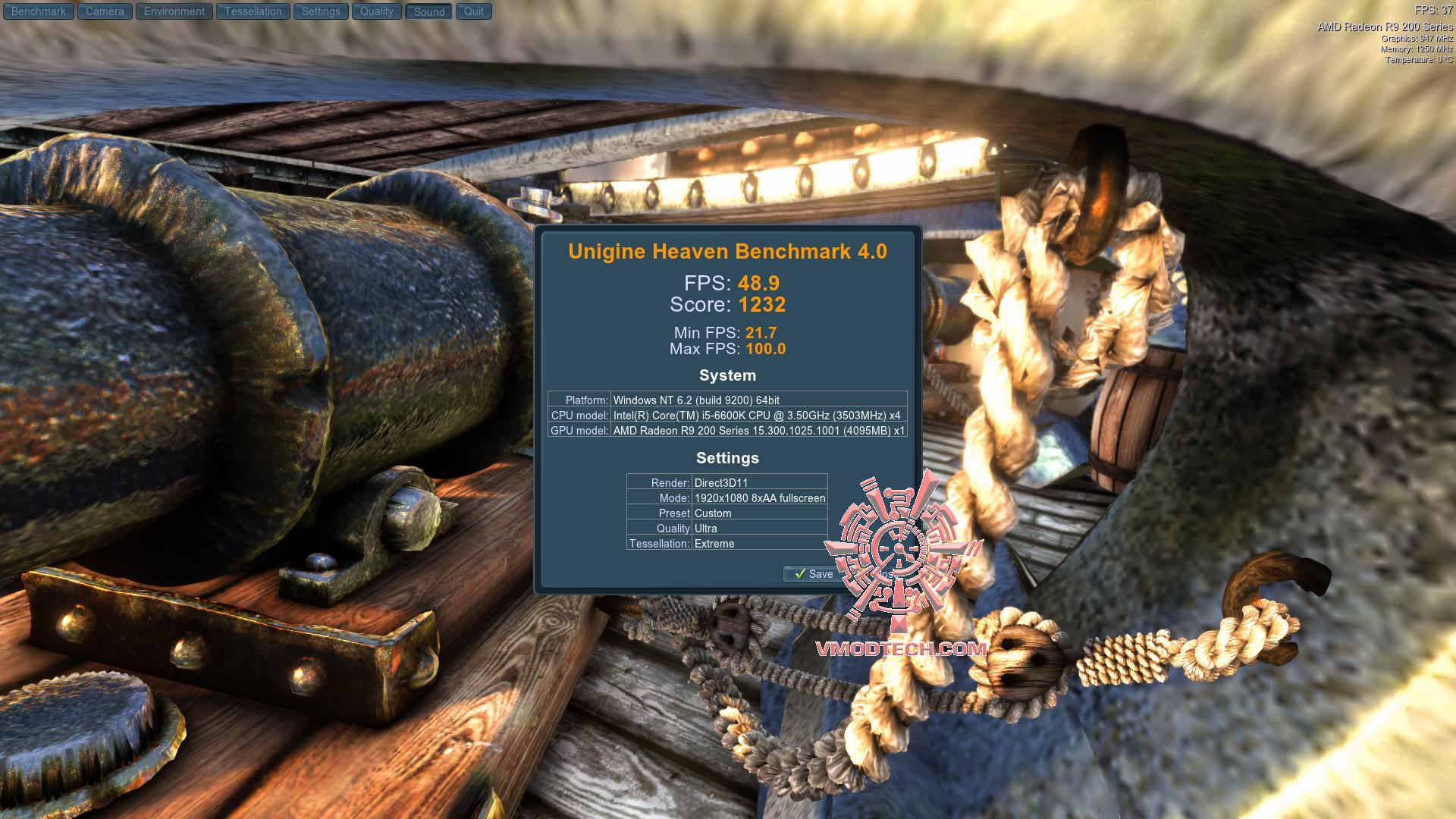Save the benchmark results

tap(813, 574)
